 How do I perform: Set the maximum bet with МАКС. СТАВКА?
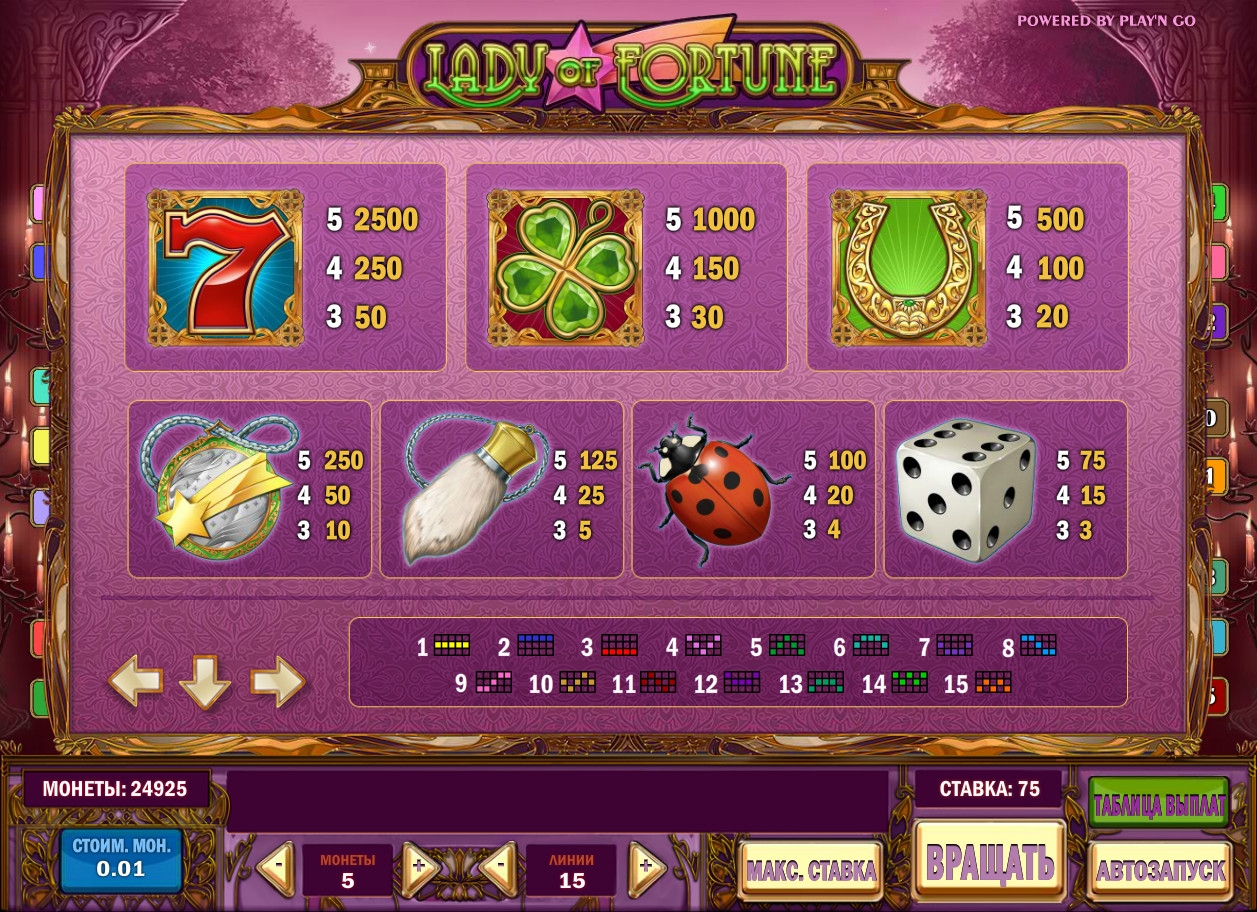click(x=811, y=869)
